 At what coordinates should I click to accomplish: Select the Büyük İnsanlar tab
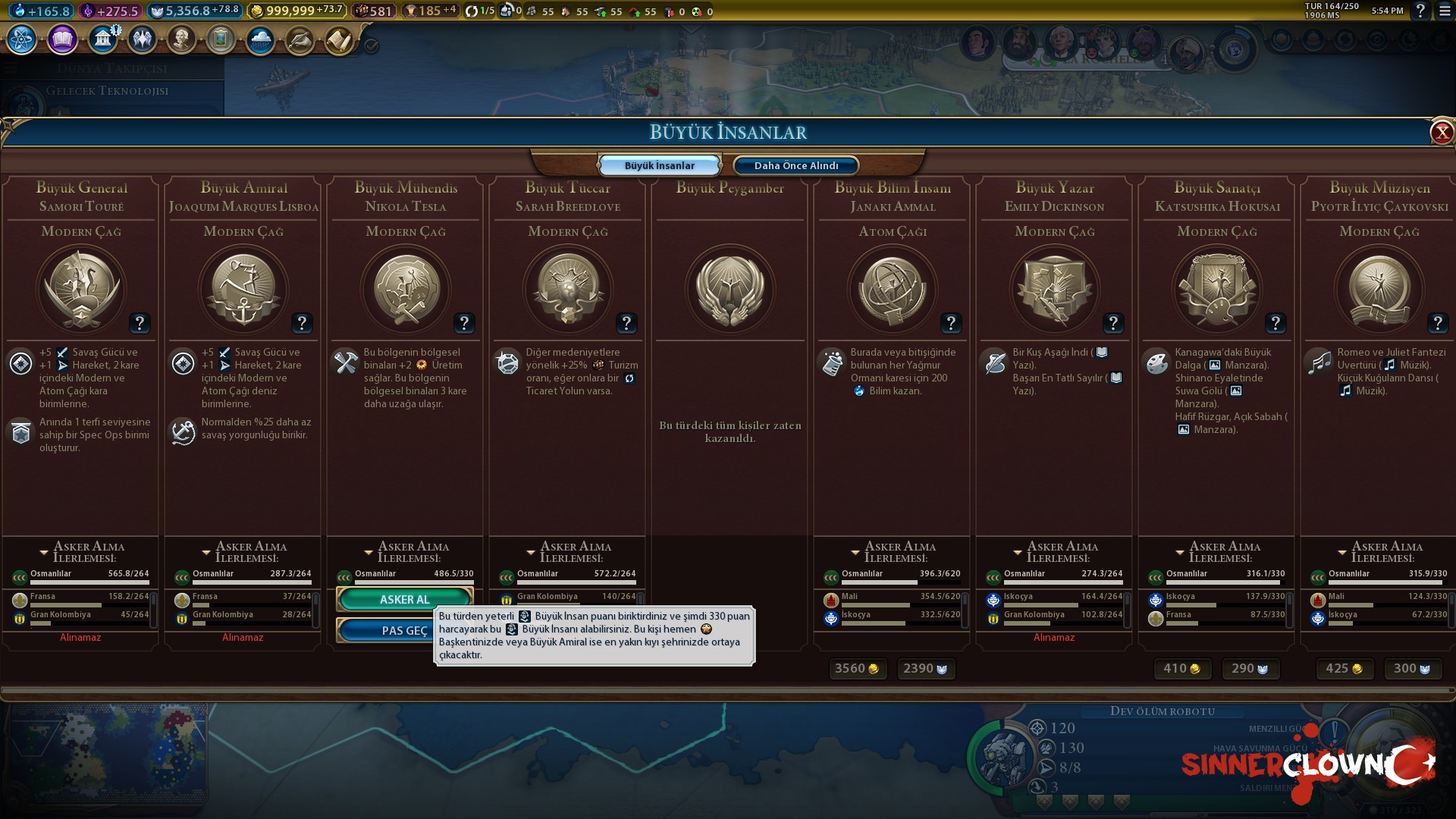point(659,165)
